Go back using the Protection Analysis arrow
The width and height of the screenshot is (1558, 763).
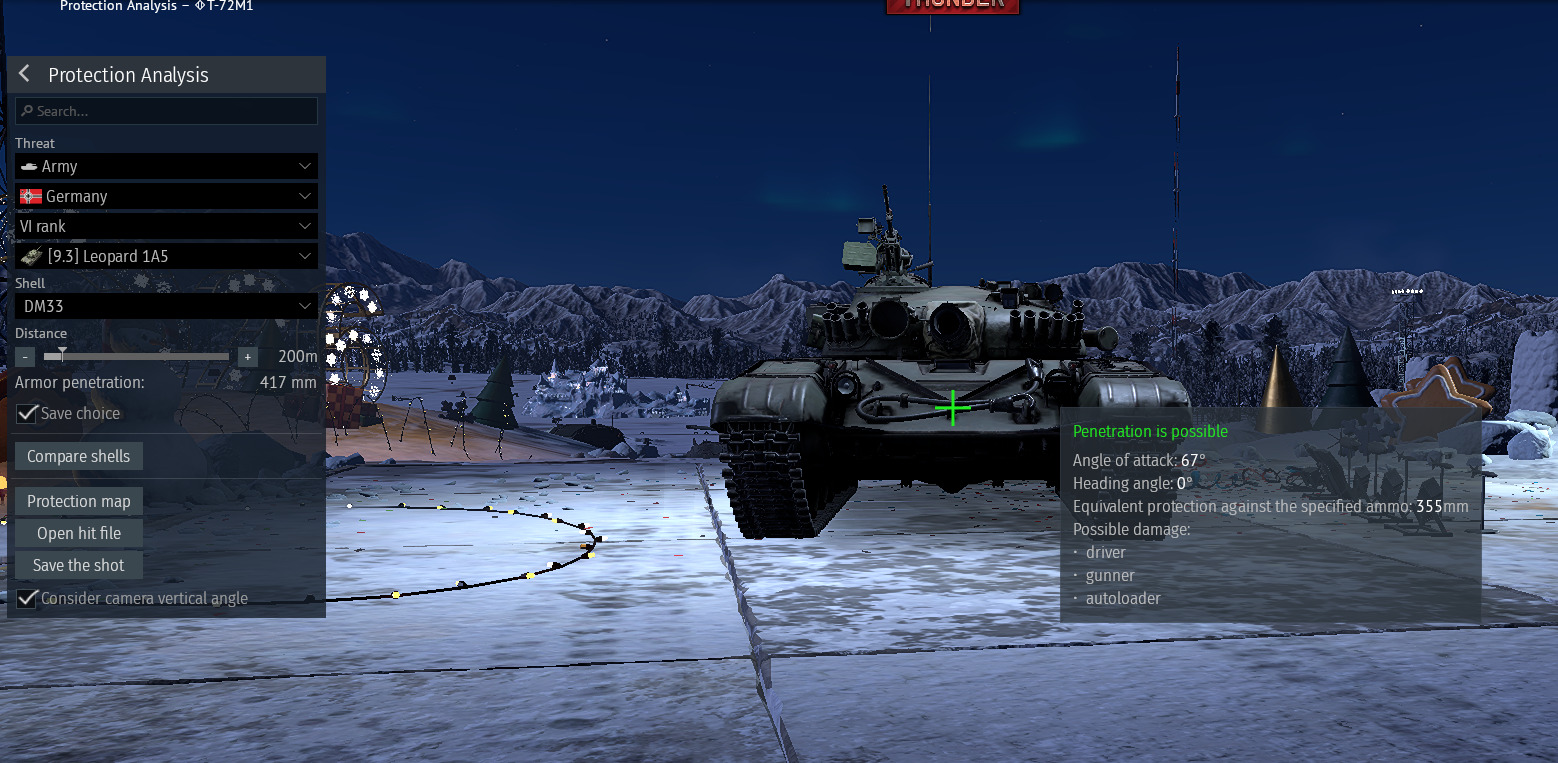[x=25, y=75]
